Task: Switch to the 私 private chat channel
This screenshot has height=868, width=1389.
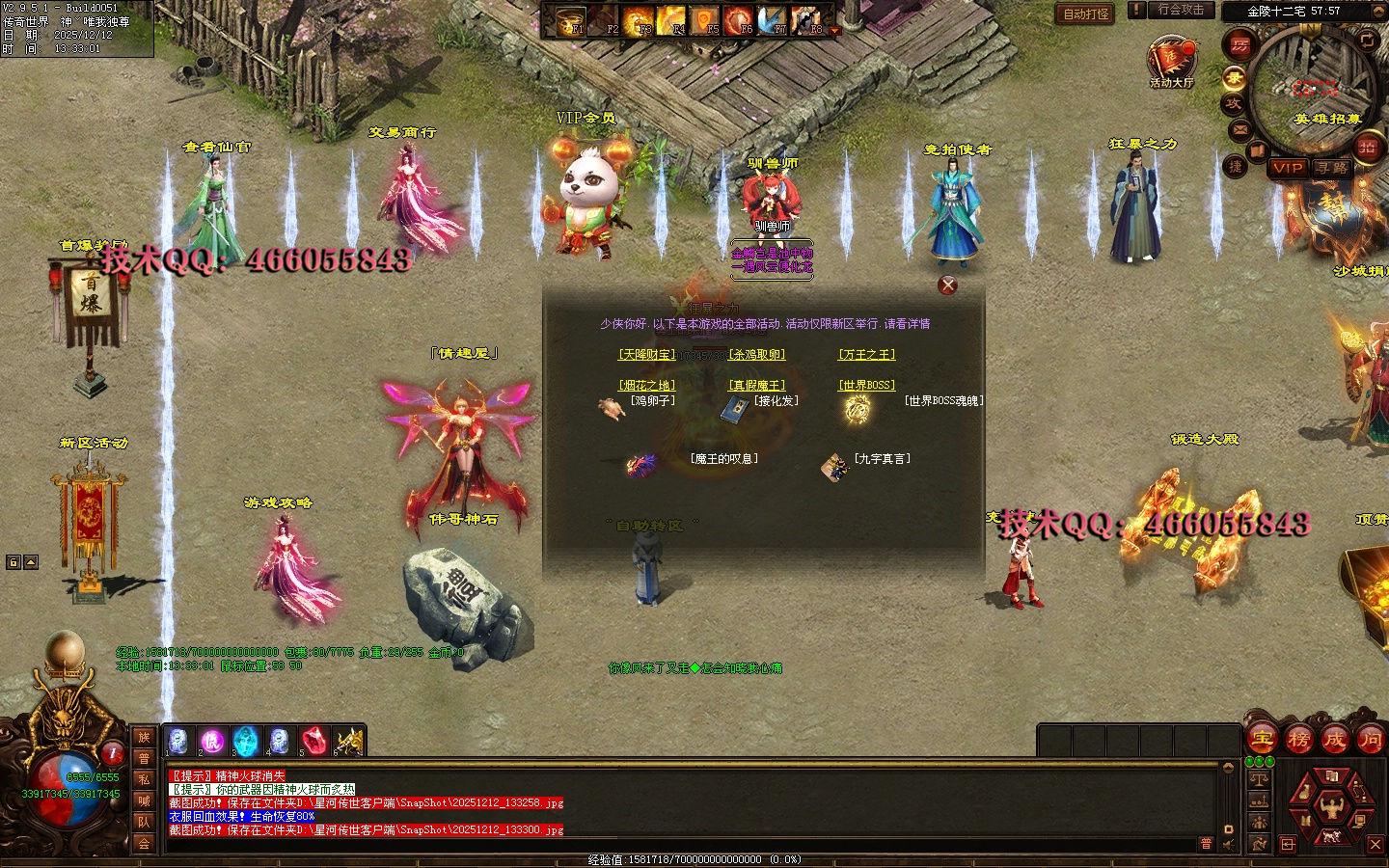Action: pyautogui.click(x=144, y=779)
